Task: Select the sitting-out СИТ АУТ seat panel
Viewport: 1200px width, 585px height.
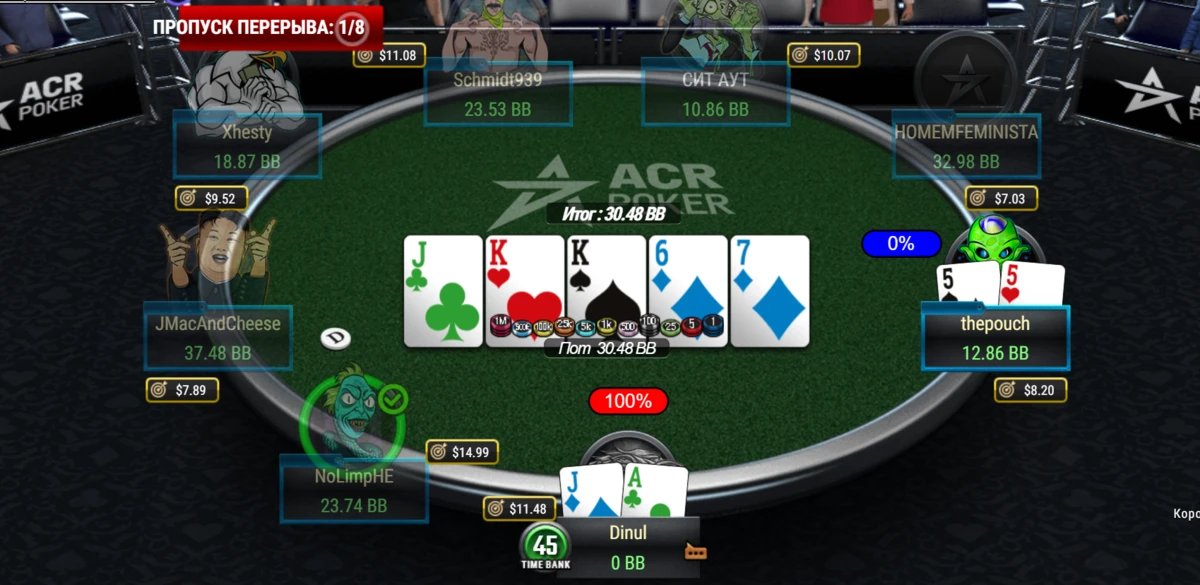Action: [715, 94]
